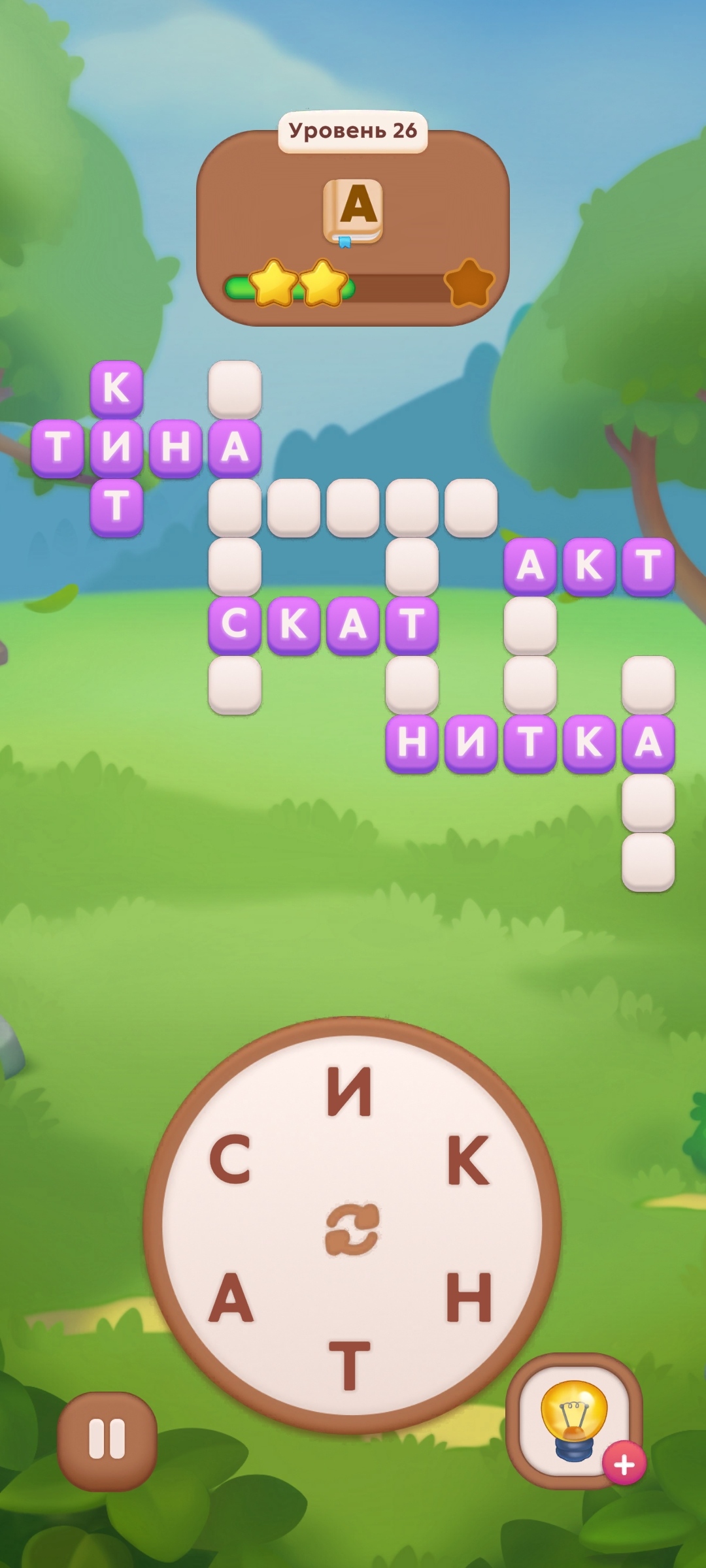Shuffle the letters in the wheel
706x1568 pixels.
[x=352, y=1229]
